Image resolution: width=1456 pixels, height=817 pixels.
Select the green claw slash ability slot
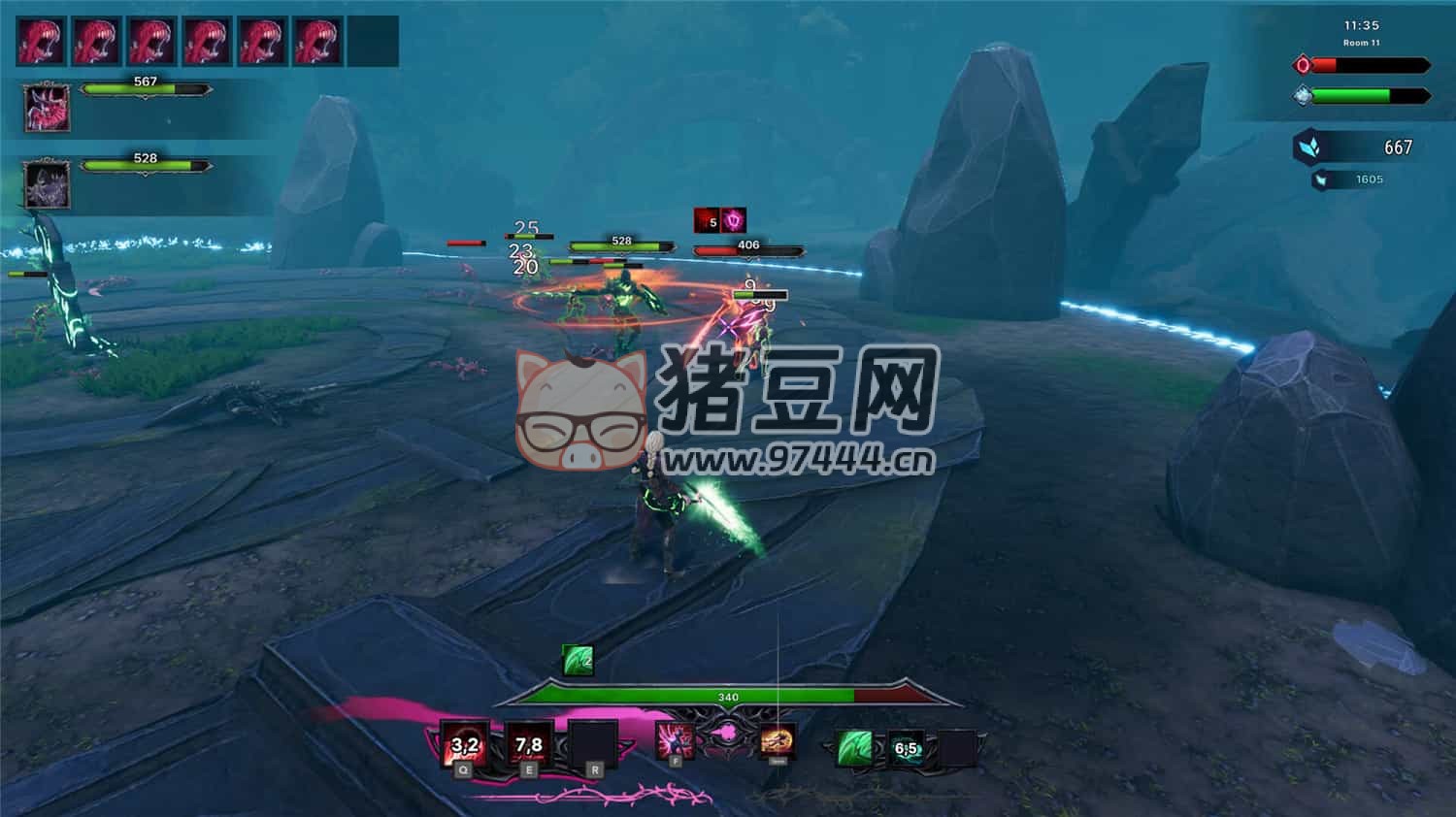click(854, 748)
